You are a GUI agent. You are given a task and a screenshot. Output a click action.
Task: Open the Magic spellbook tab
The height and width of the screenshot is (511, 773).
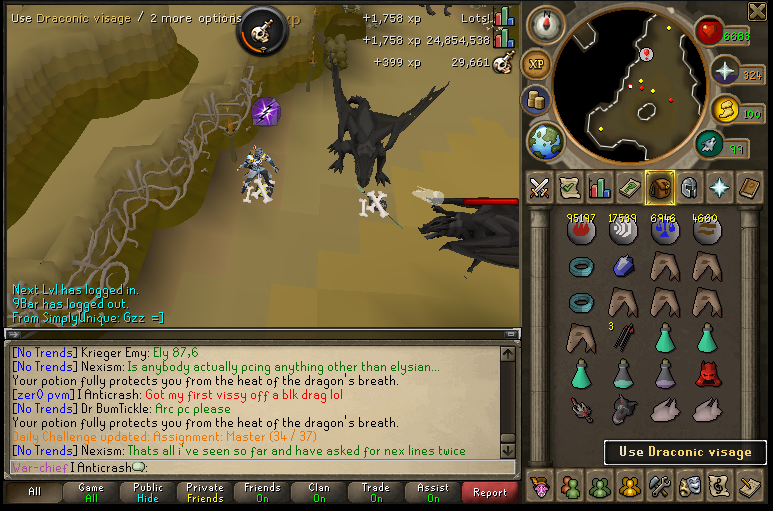(x=749, y=187)
